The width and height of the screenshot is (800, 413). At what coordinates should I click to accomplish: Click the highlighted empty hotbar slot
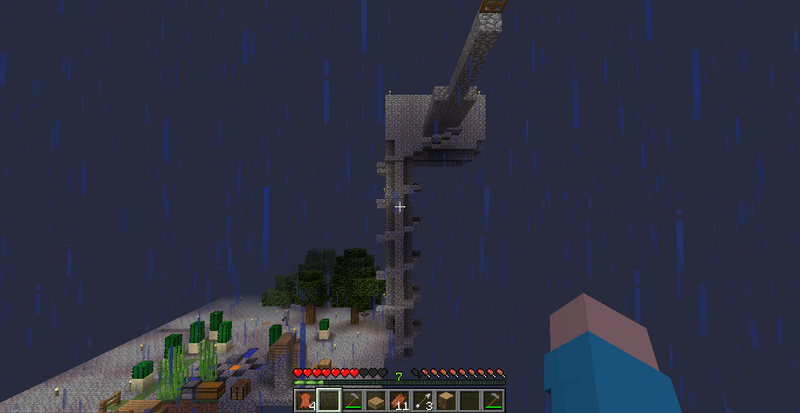coord(328,401)
